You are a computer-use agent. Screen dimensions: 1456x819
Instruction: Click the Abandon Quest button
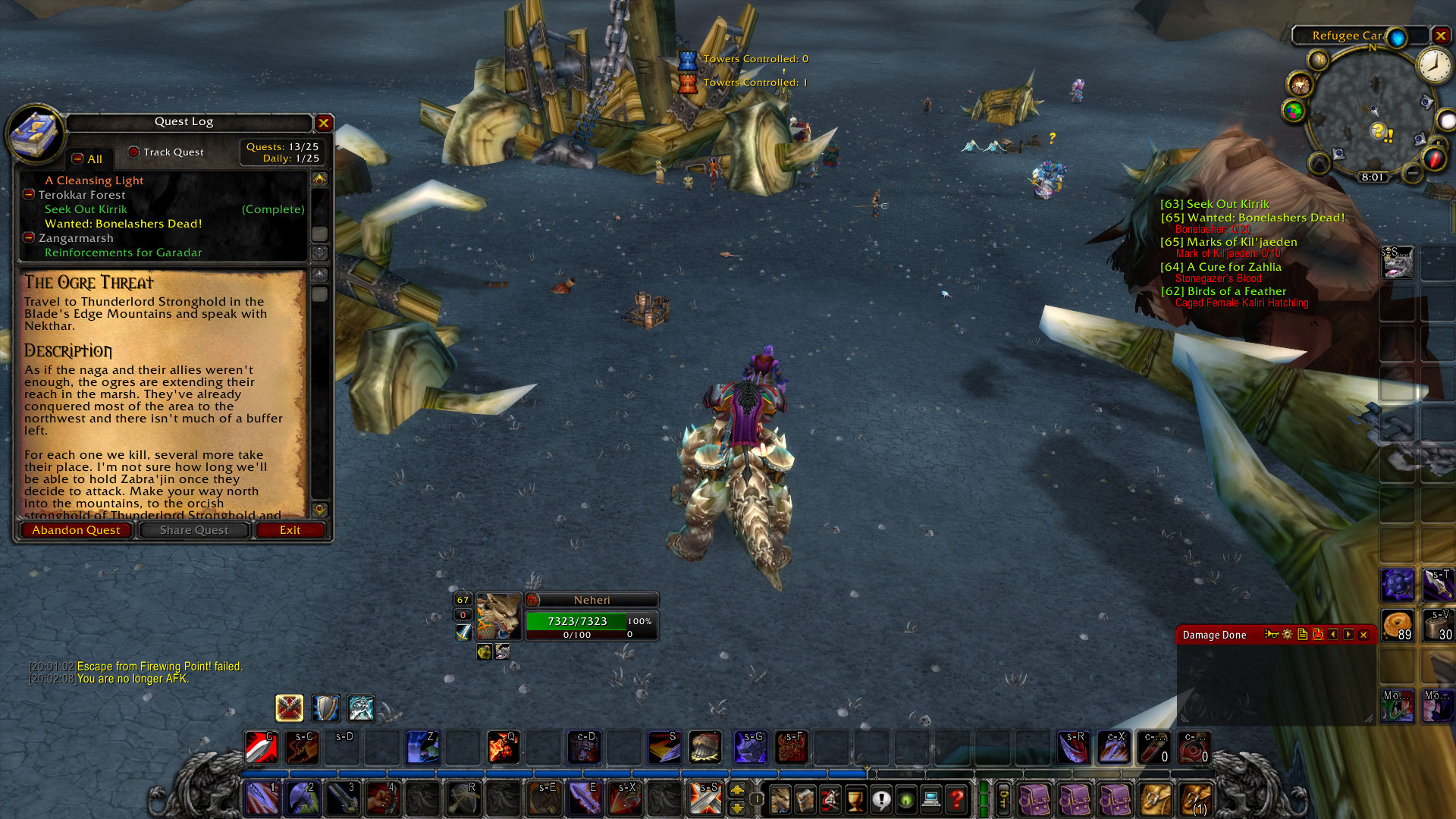(x=76, y=529)
